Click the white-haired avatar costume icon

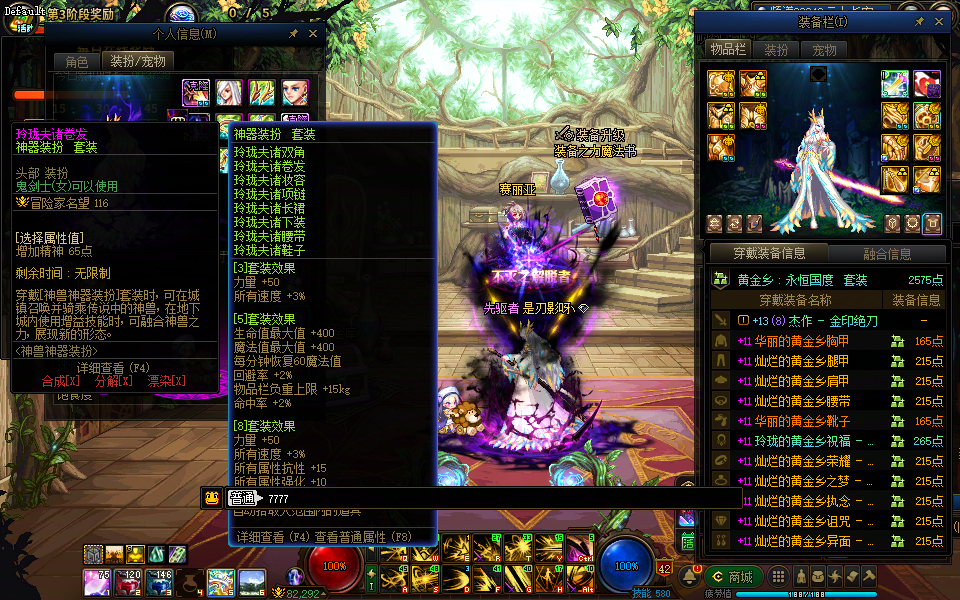pos(229,93)
